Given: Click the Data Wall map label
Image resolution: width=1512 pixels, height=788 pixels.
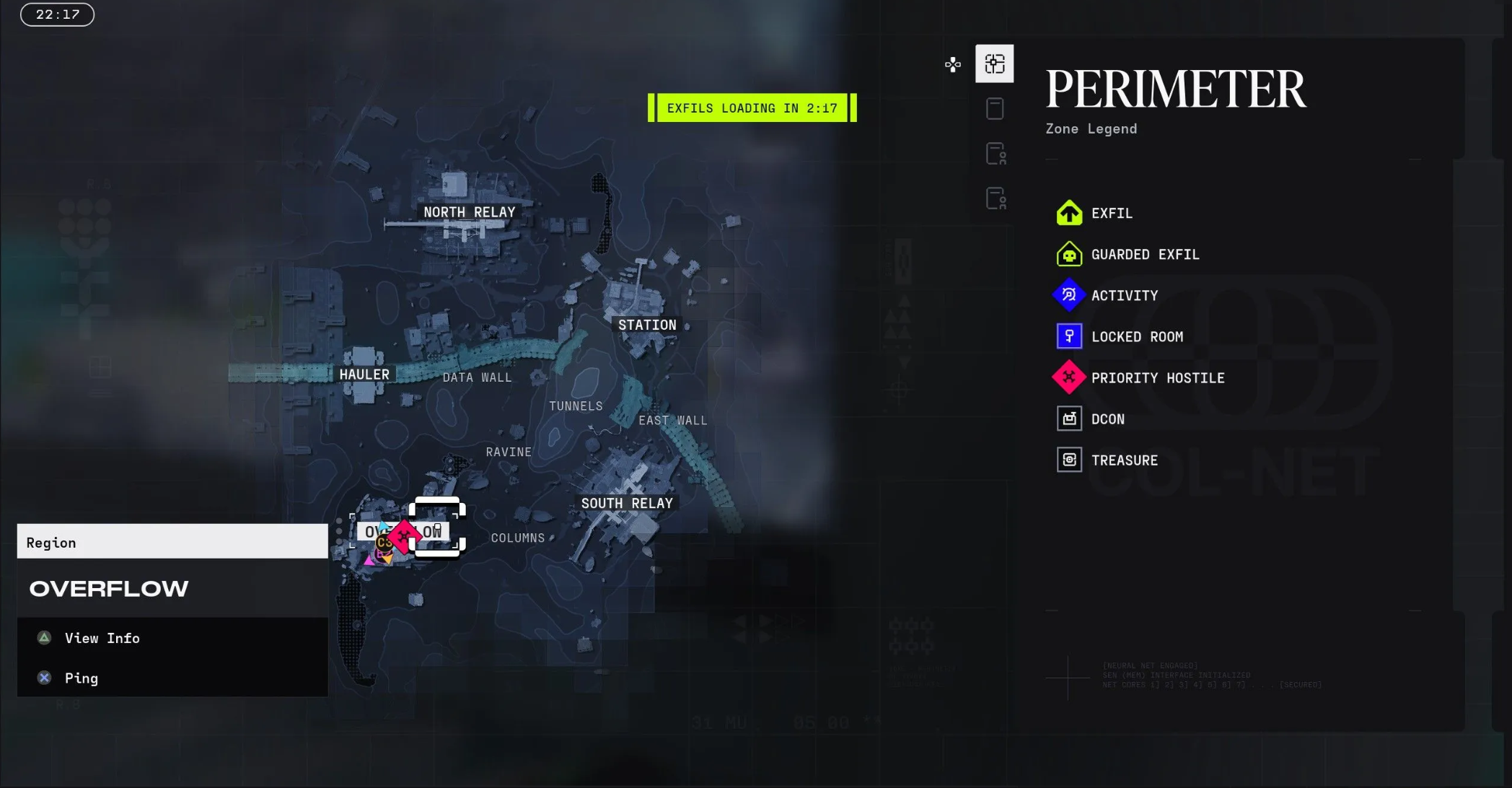Looking at the screenshot, I should point(477,377).
